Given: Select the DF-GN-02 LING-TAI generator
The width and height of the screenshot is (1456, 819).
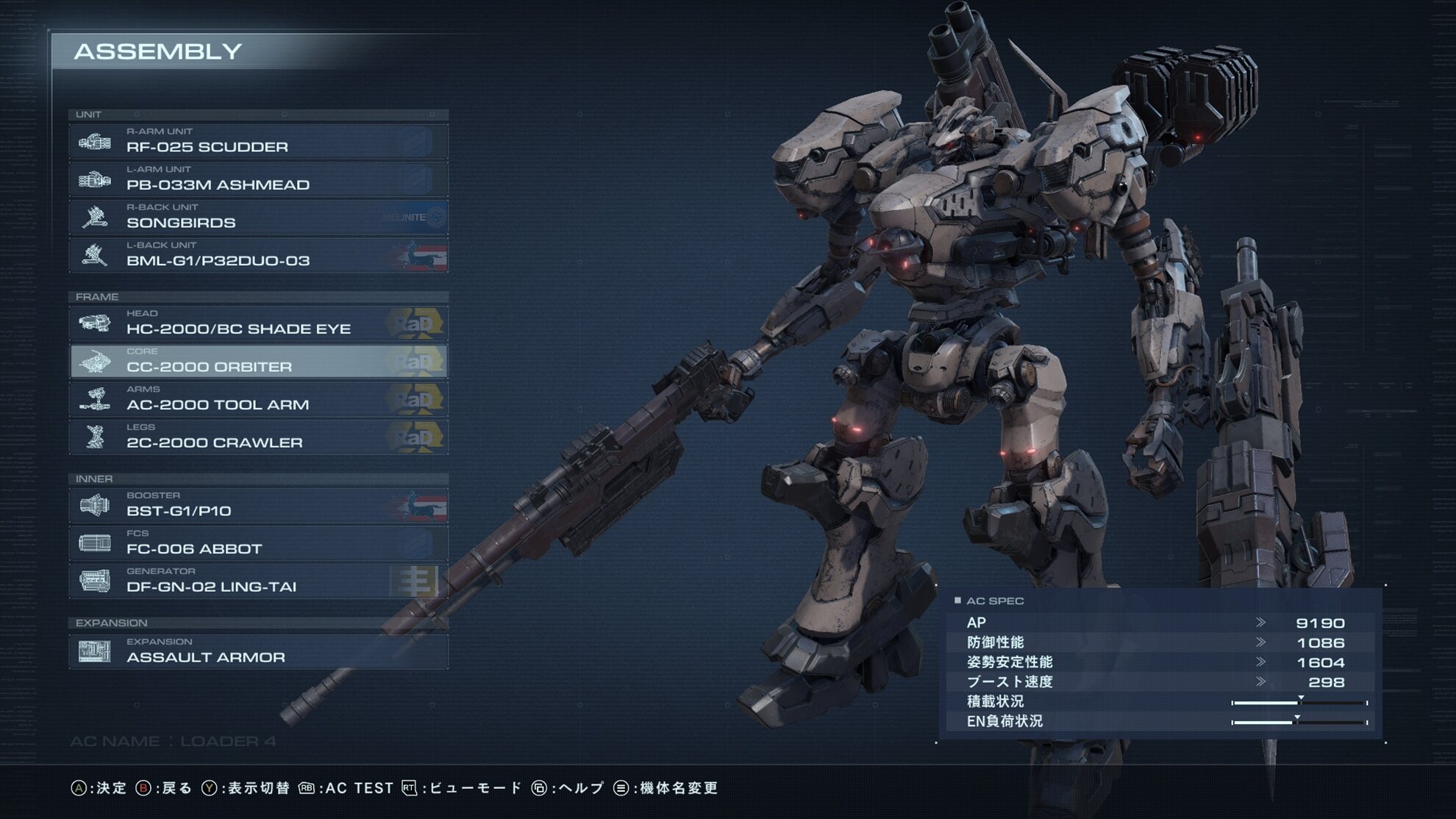Looking at the screenshot, I should click(x=258, y=582).
